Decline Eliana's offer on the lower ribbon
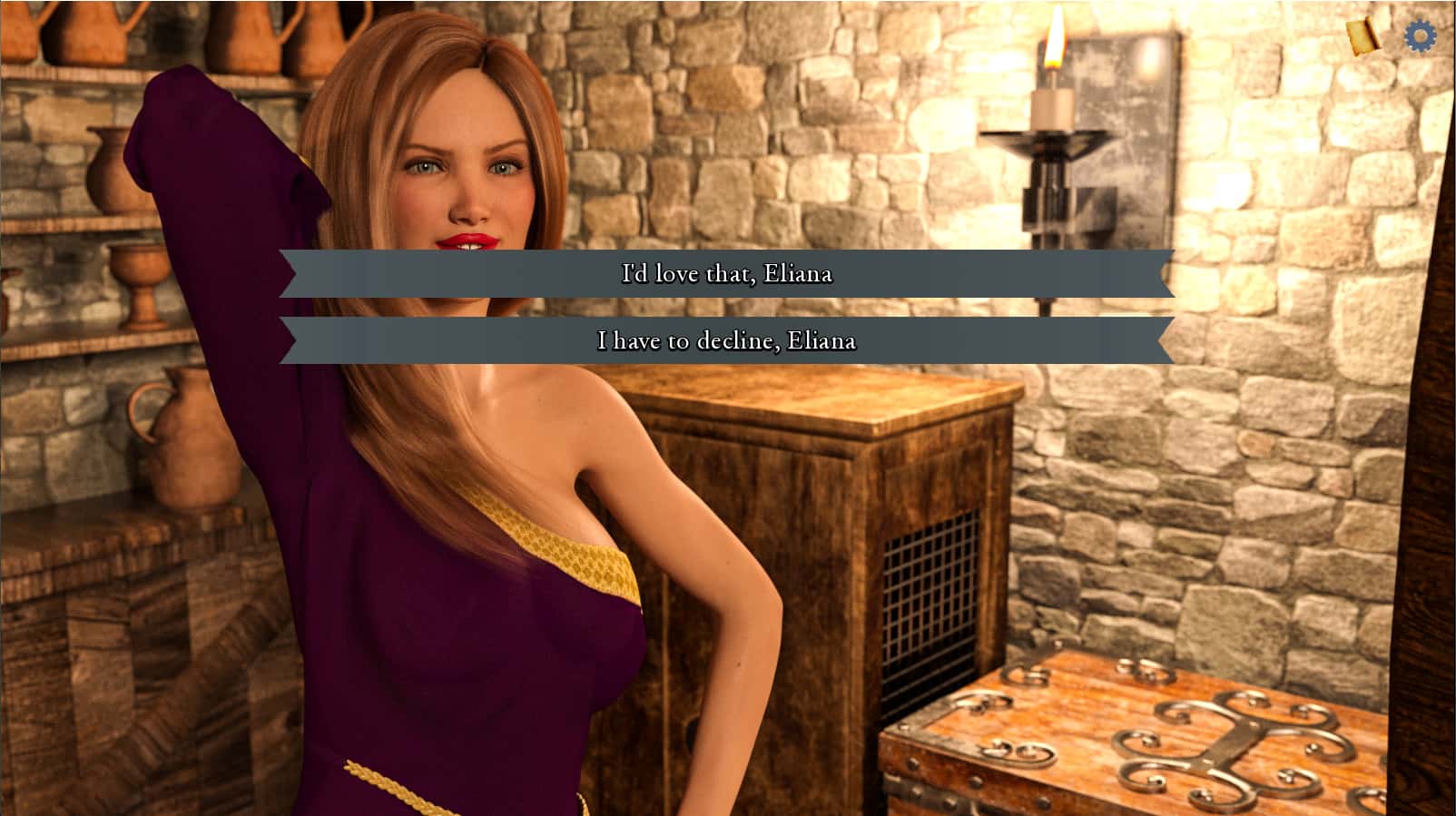 pyautogui.click(x=727, y=342)
